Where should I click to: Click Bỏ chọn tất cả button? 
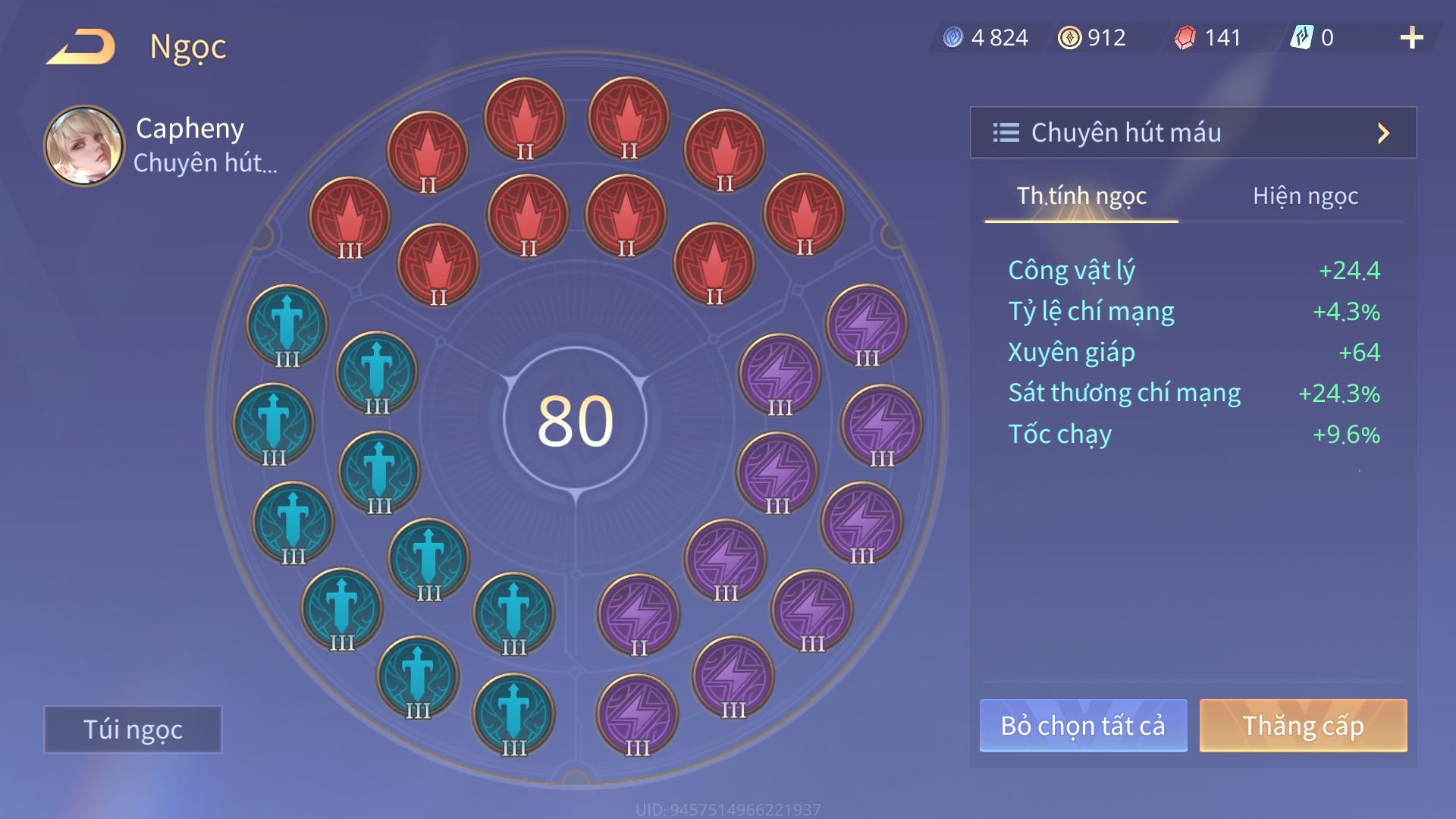(x=1083, y=726)
